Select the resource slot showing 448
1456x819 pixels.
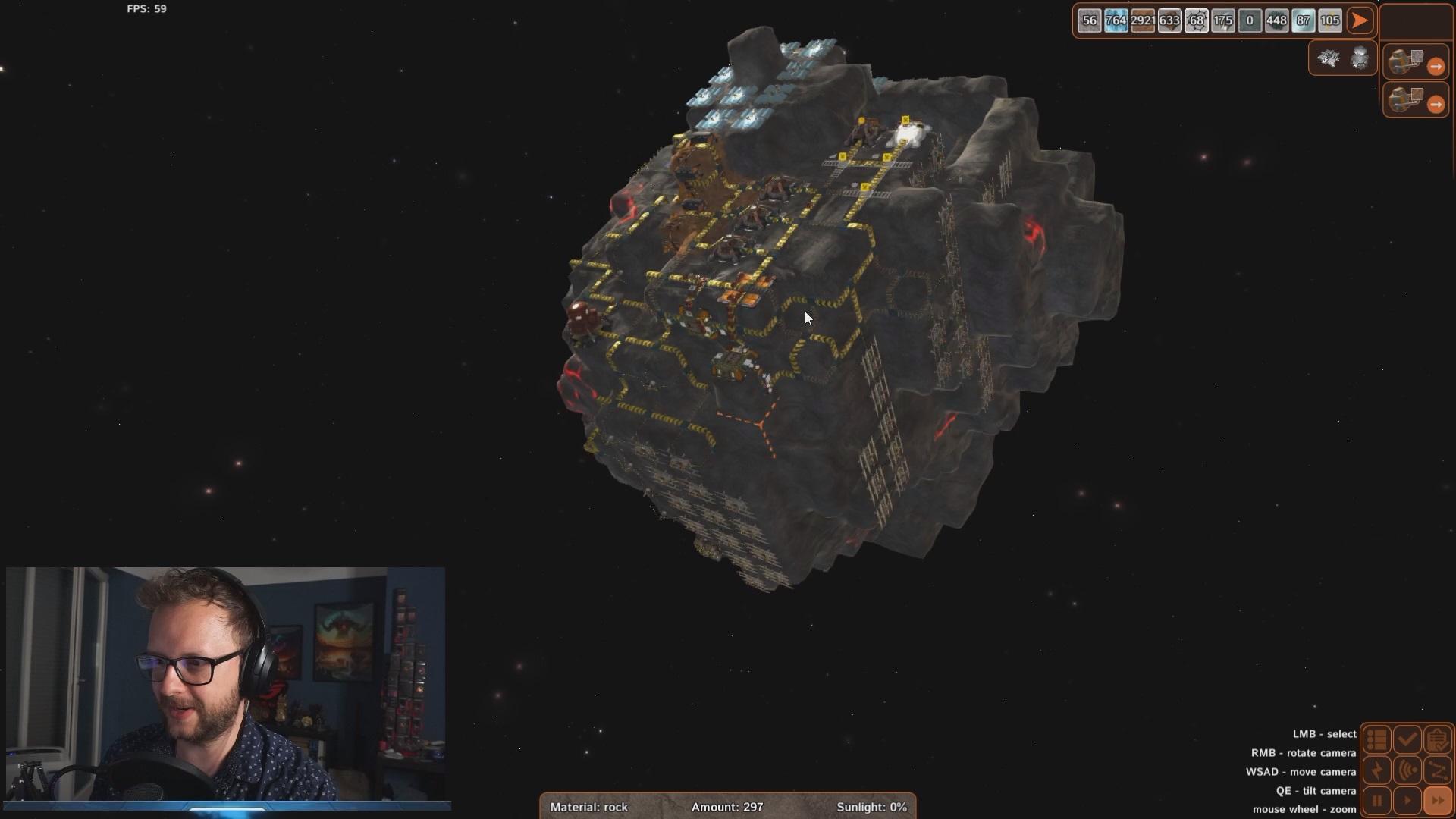[1276, 20]
